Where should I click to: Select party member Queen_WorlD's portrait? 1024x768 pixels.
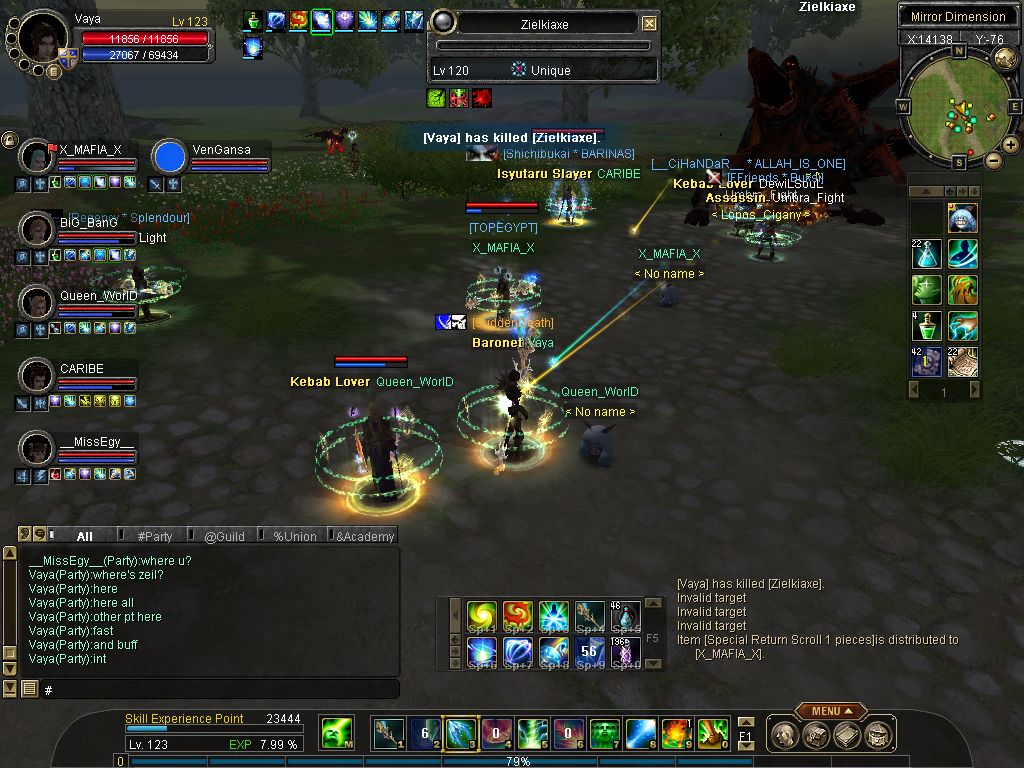pos(37,303)
